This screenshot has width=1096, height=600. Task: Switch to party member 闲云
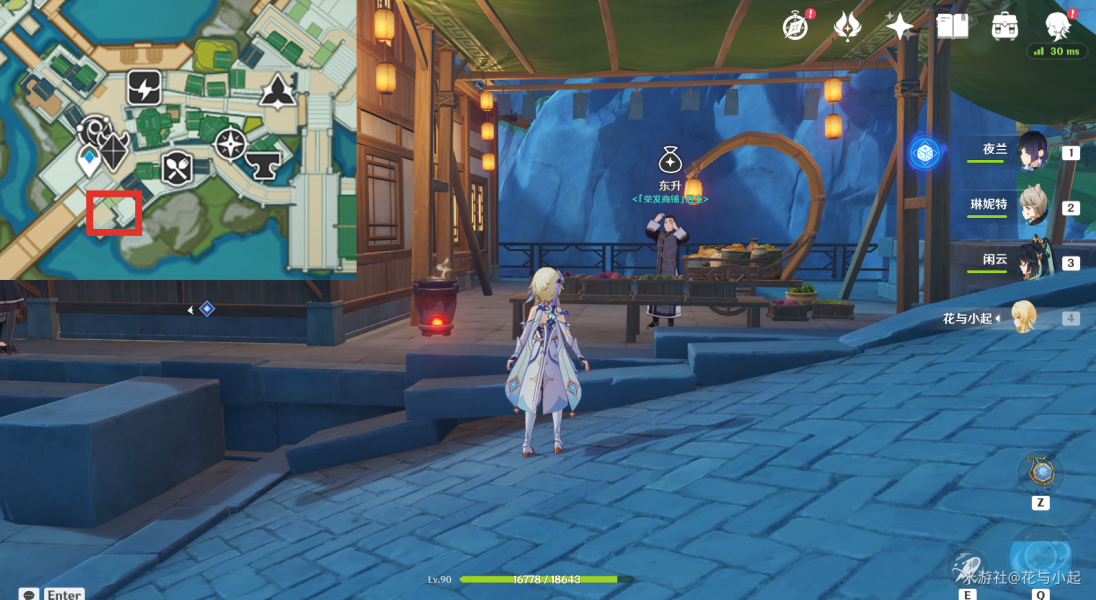coord(1031,261)
